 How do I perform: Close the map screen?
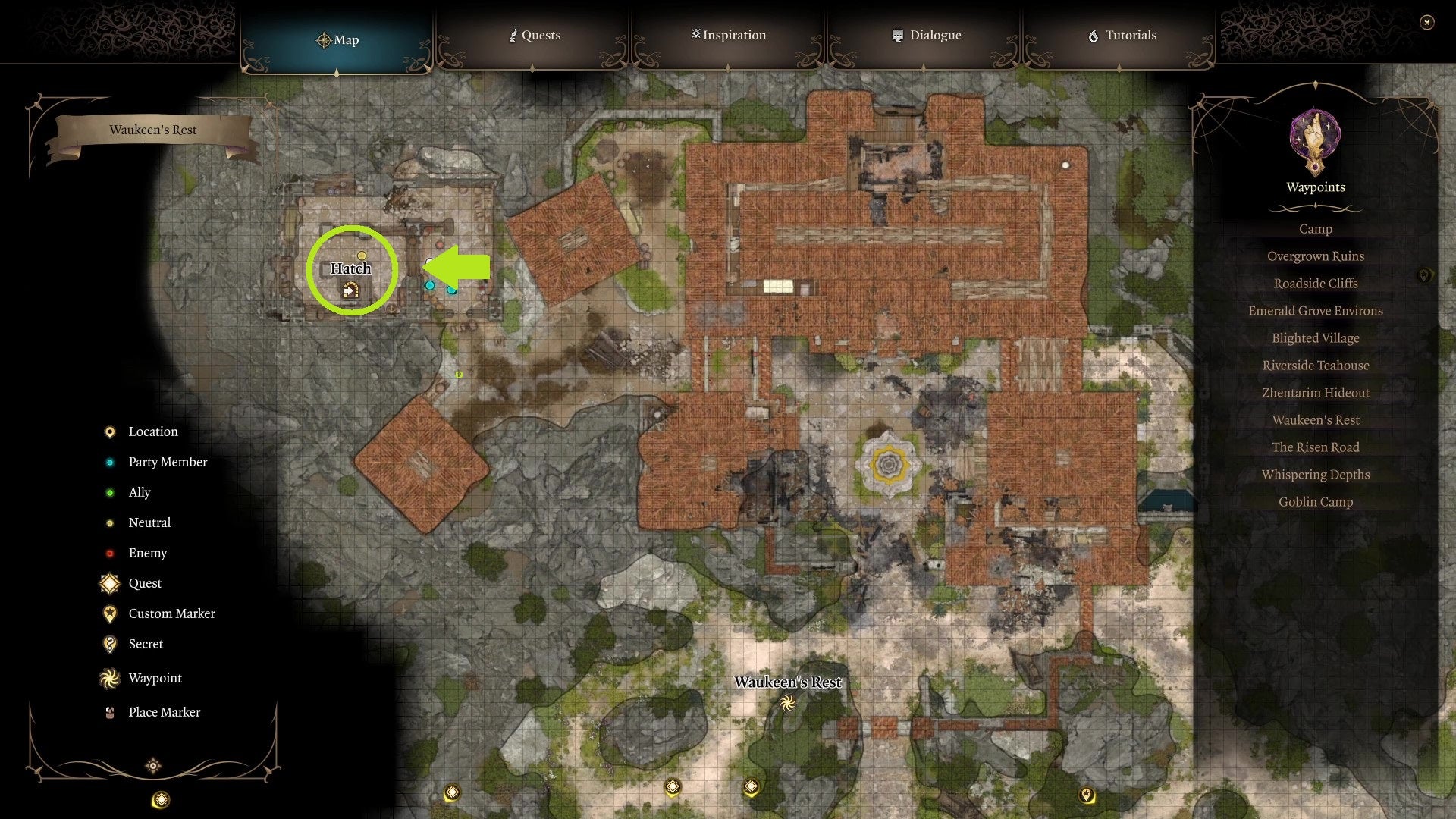tap(1426, 24)
